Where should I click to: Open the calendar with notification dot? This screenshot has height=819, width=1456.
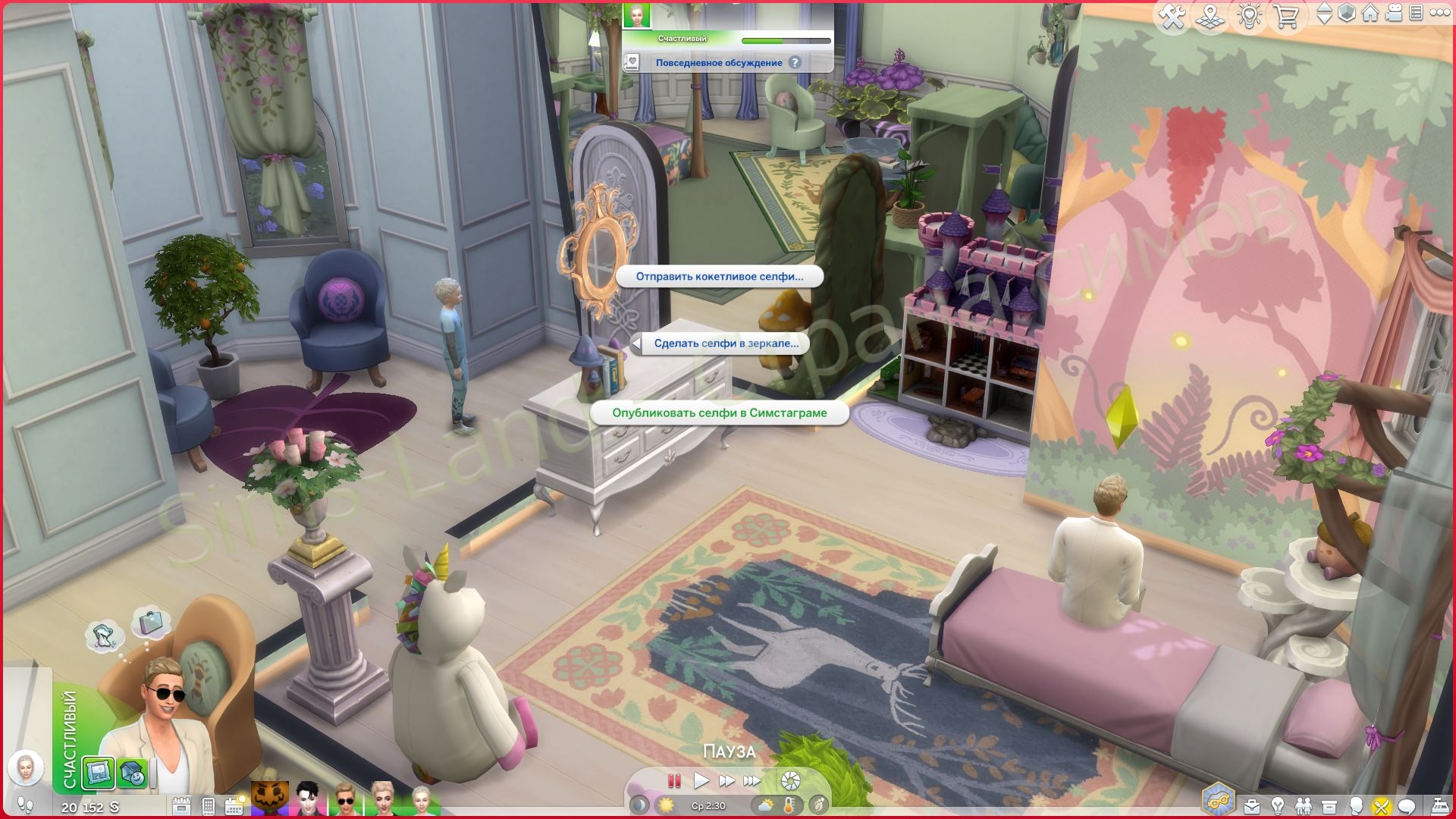click(x=234, y=805)
